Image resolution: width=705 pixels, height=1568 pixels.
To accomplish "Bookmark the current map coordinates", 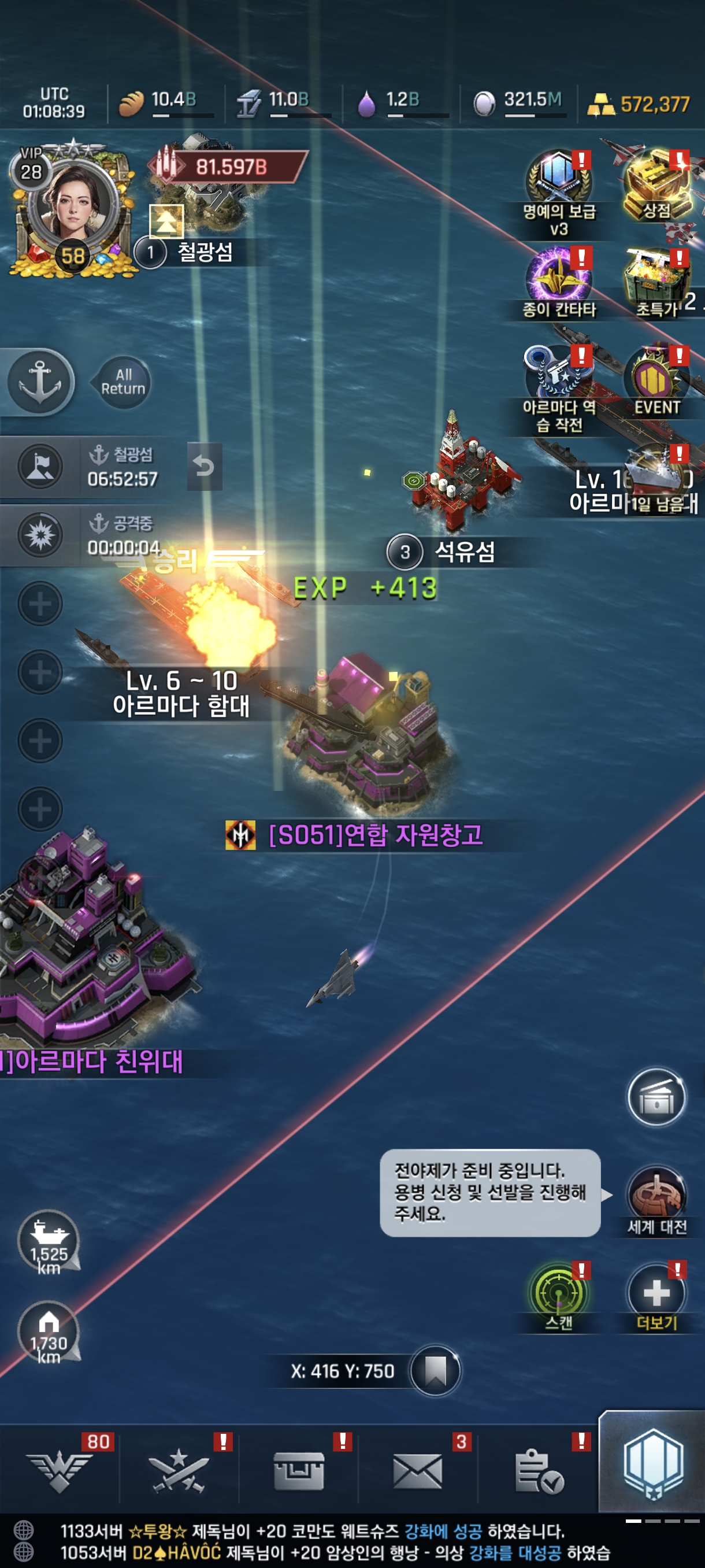I will click(435, 1371).
